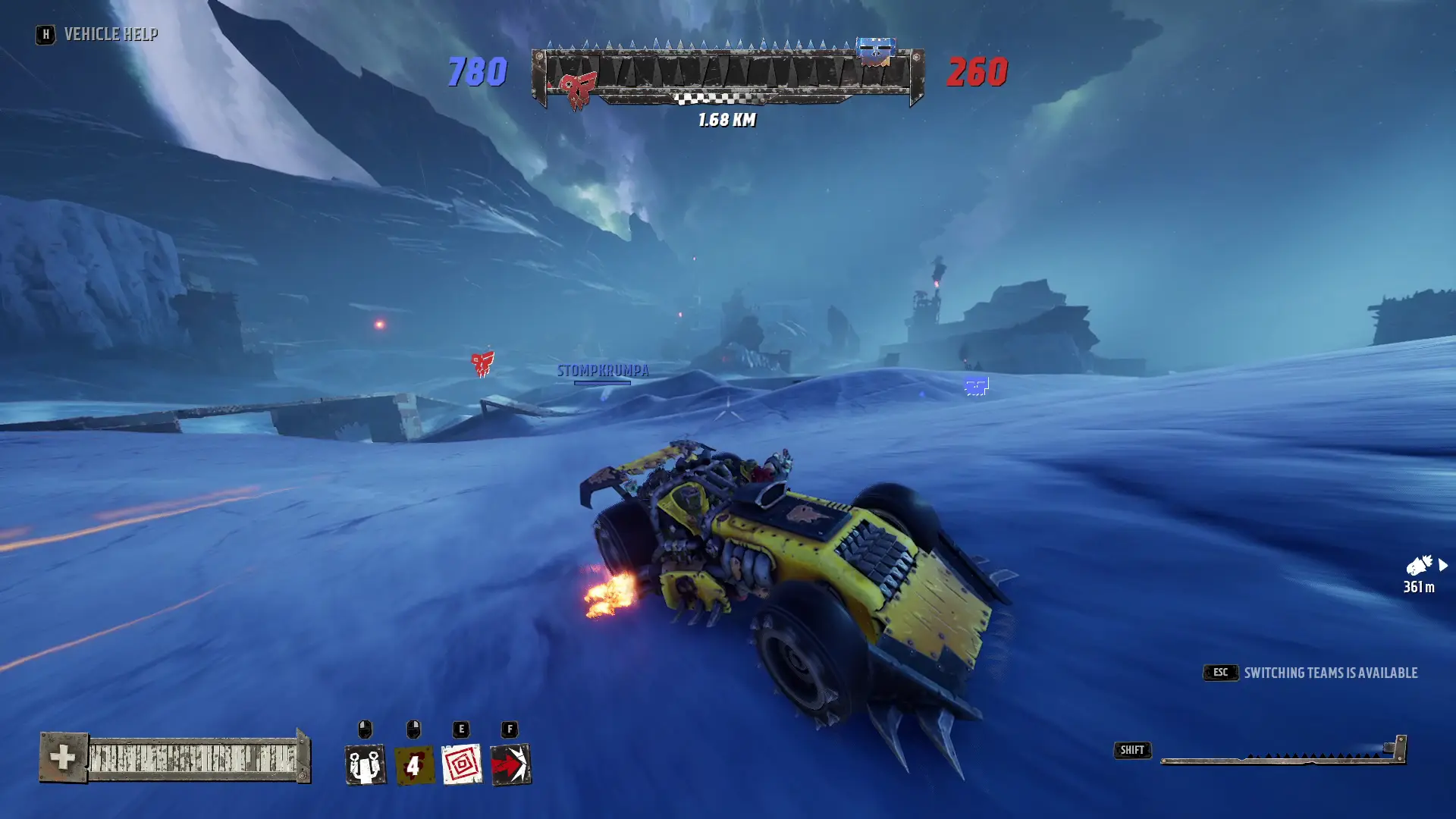
Task: Click the repair plus icon by health bar
Action: click(x=63, y=757)
